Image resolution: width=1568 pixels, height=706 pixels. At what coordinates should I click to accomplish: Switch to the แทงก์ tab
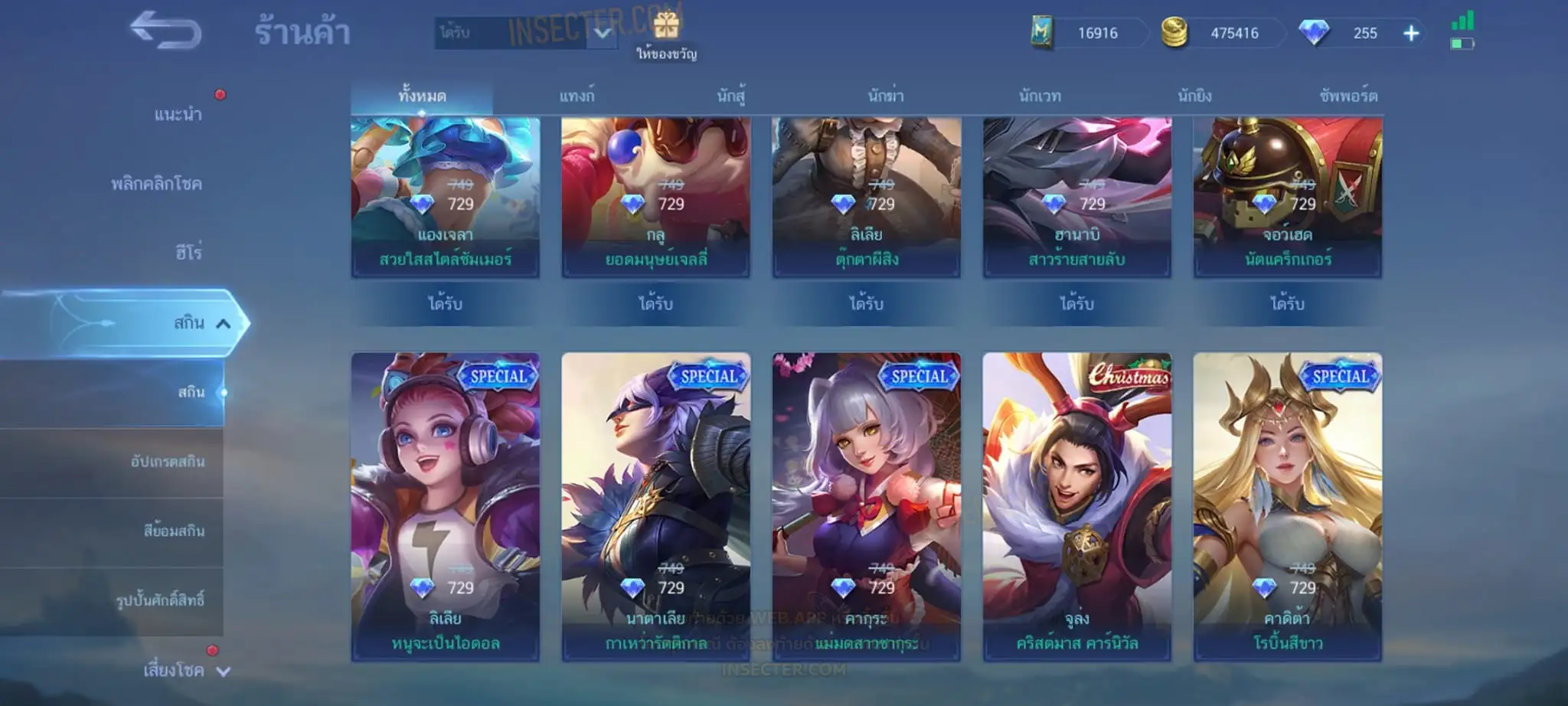pyautogui.click(x=577, y=96)
